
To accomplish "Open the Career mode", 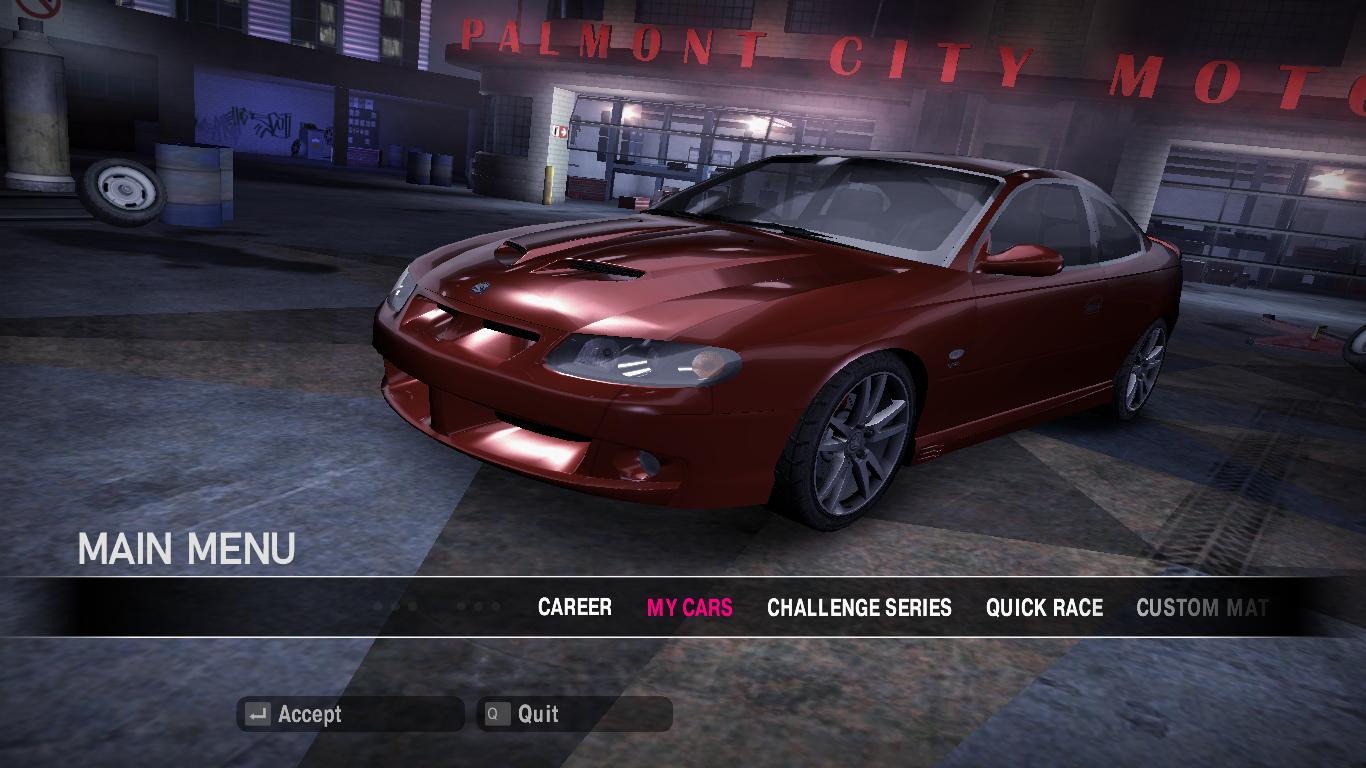I will point(574,607).
